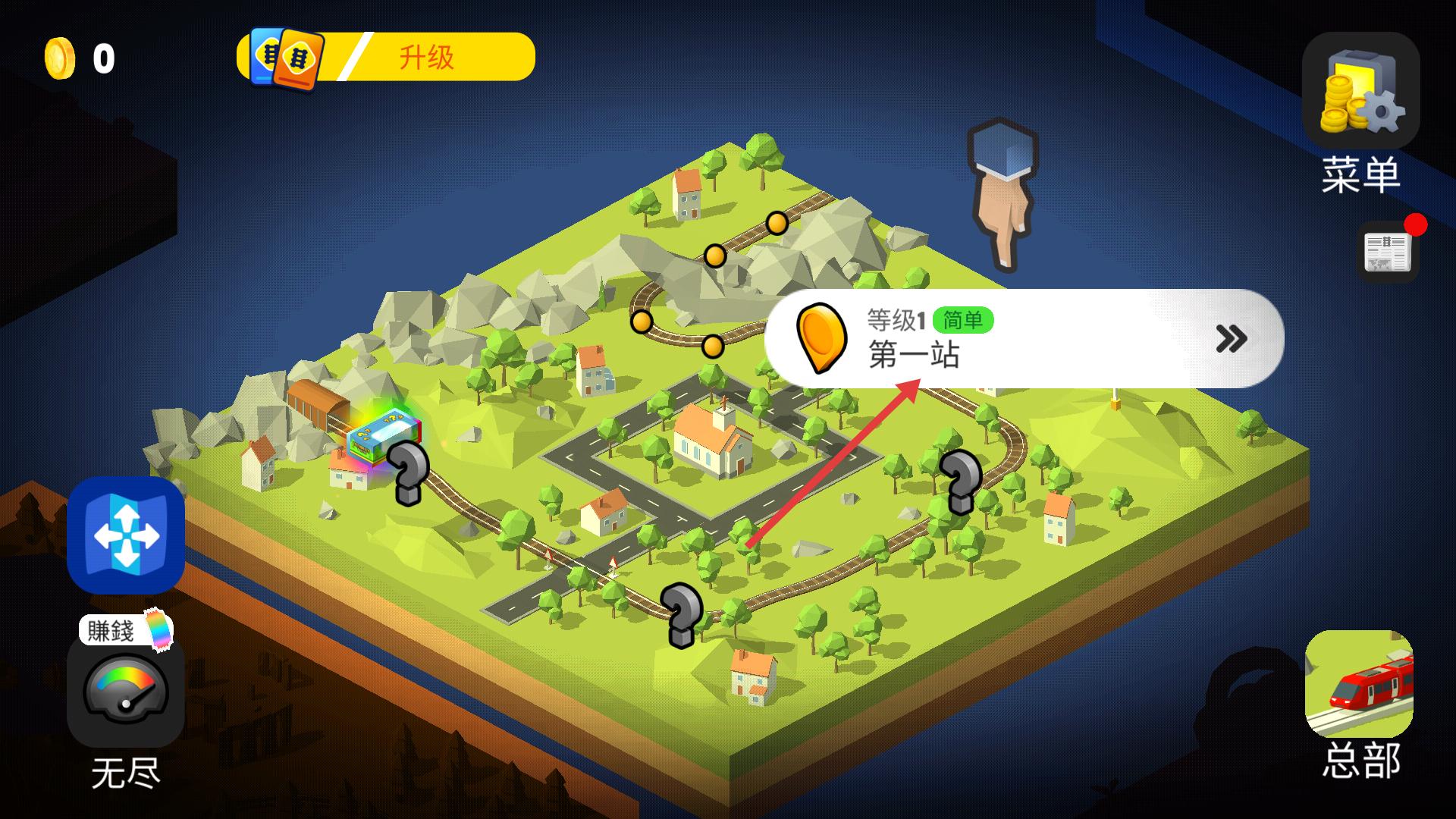The image size is (1456, 819).
Task: Click the blue map move-arrows icon
Action: (126, 535)
